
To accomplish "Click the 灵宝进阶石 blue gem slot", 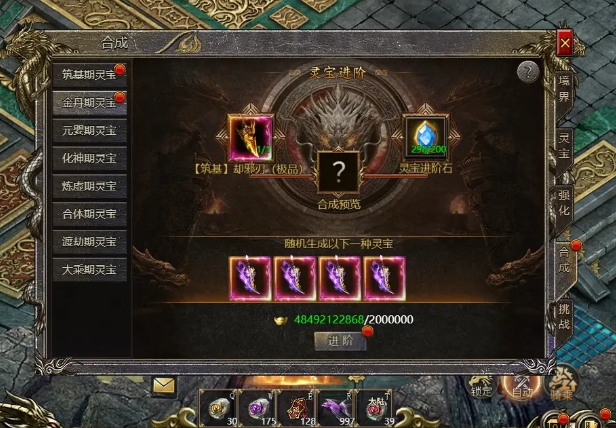I will (x=425, y=138).
